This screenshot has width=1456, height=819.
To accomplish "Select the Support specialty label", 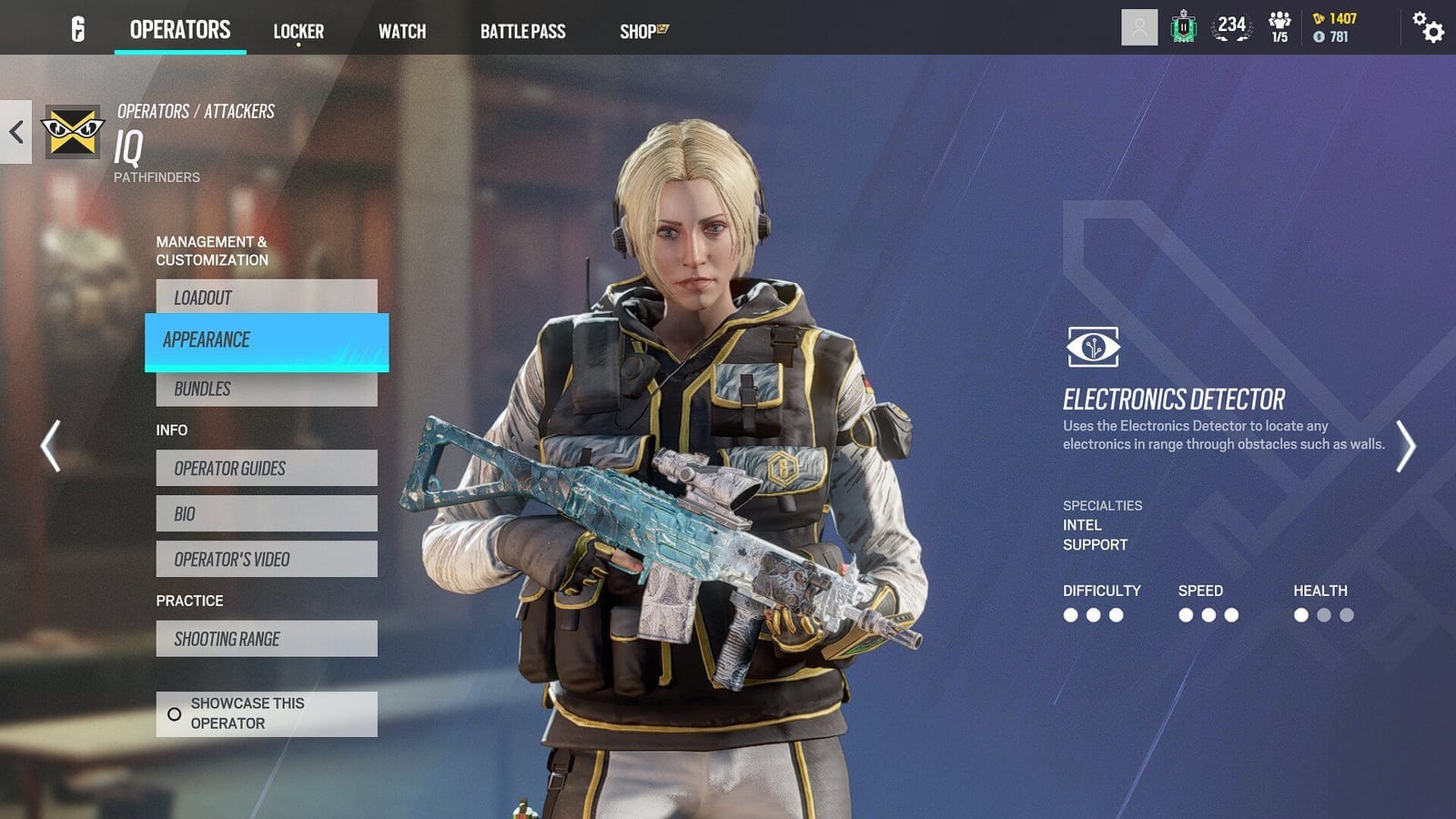I will [x=1093, y=544].
